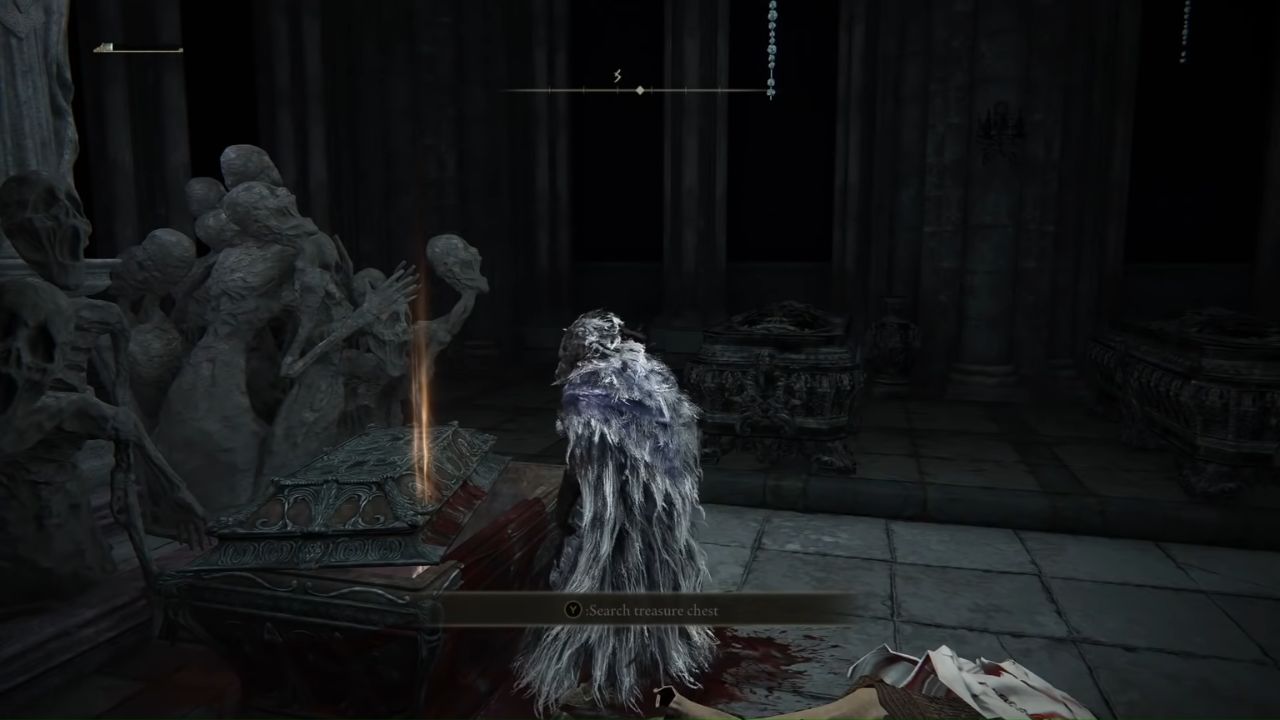Click the compass strip at the top of screen
Viewport: 1280px width, 720px height.
point(640,90)
